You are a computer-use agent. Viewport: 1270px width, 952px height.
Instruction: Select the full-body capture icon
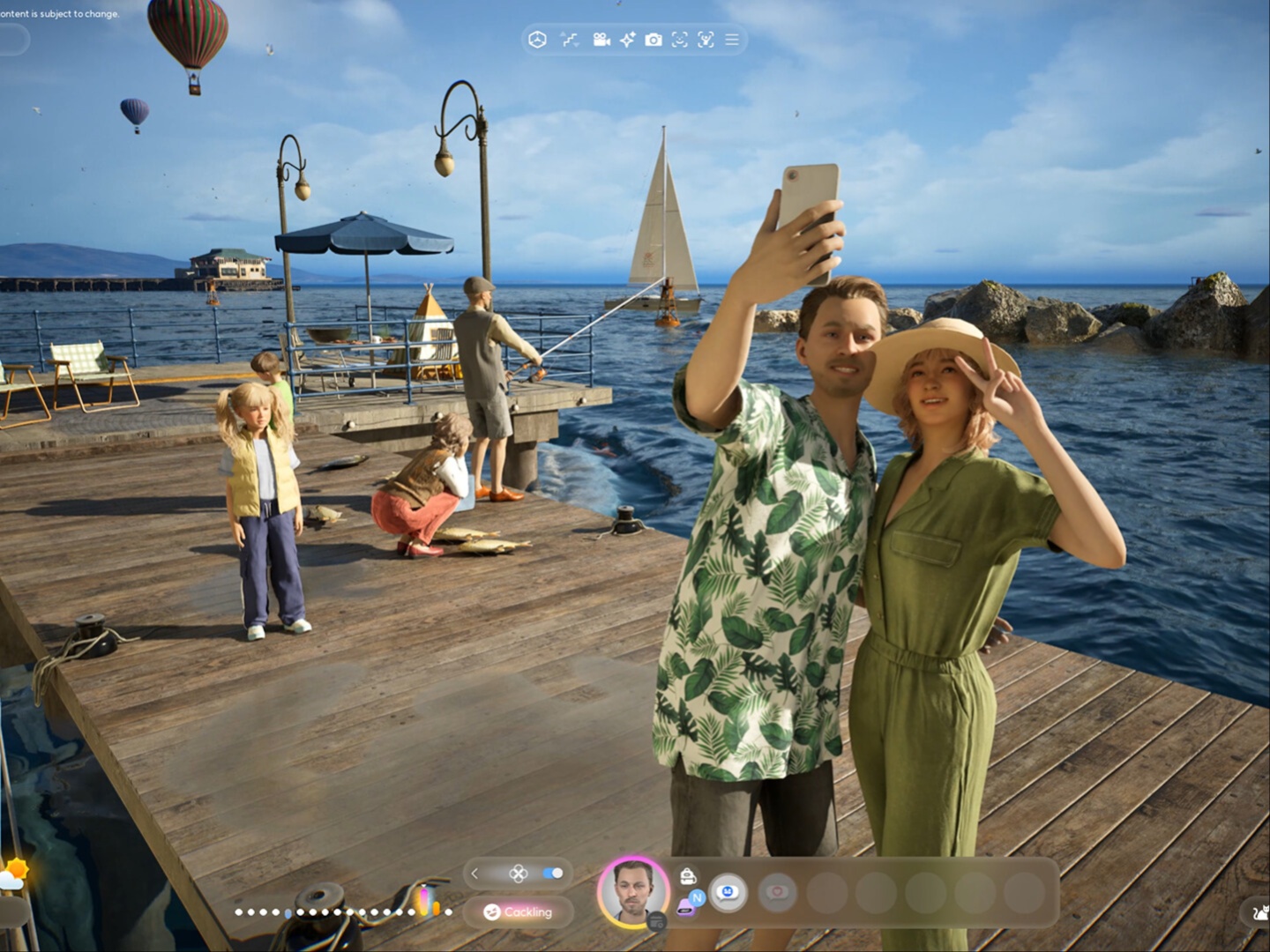(706, 40)
